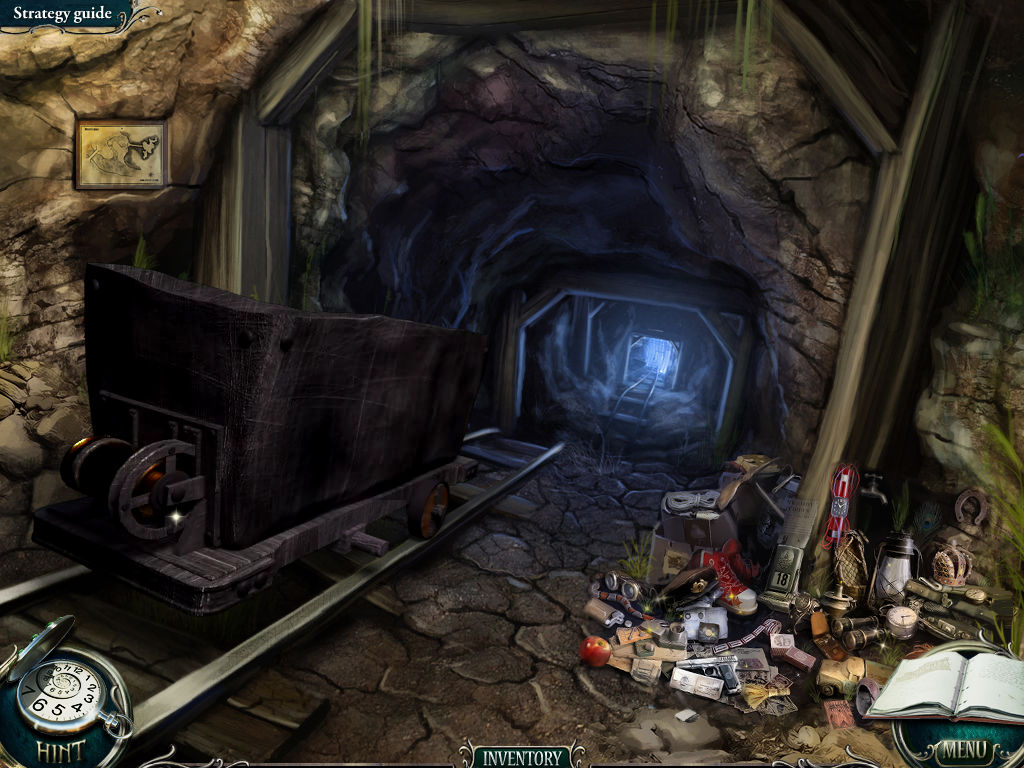Expand the Inventory panel
The height and width of the screenshot is (768, 1024).
pyautogui.click(x=521, y=756)
